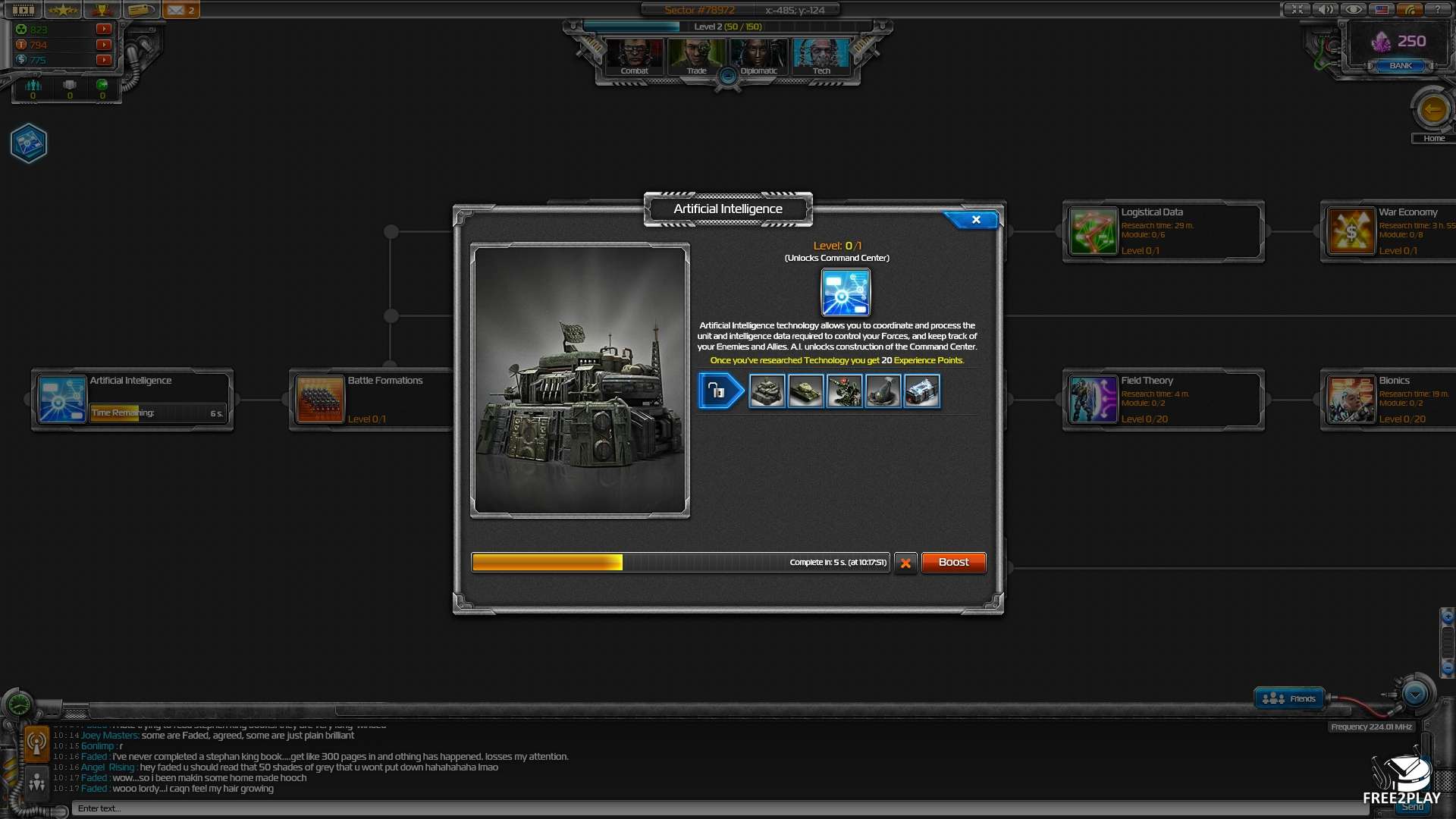This screenshot has height=819, width=1456.
Task: Return Home with the yellow arrow button
Action: pyautogui.click(x=1432, y=111)
